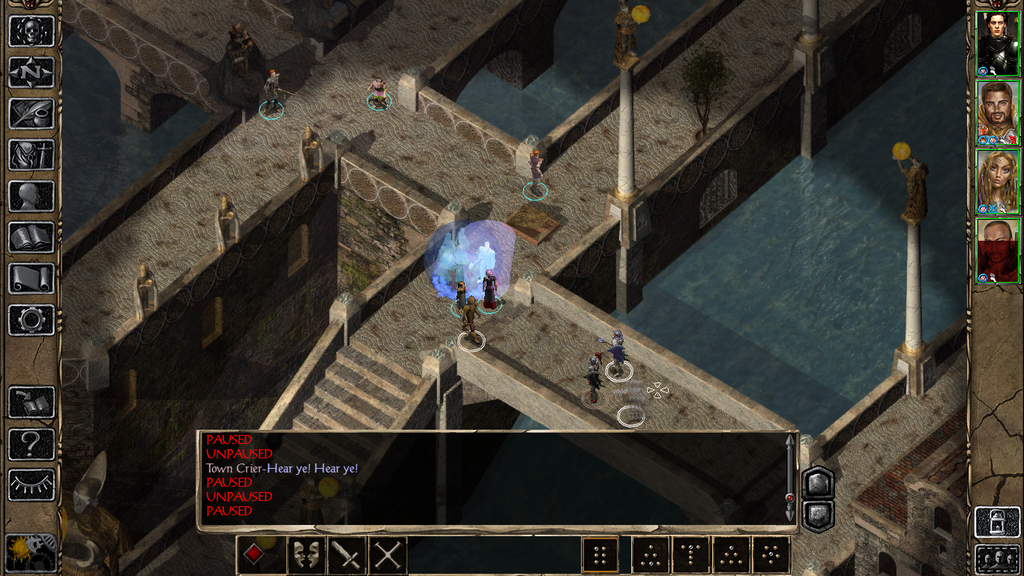Open the inventory screen
The height and width of the screenshot is (576, 1024).
click(x=31, y=154)
